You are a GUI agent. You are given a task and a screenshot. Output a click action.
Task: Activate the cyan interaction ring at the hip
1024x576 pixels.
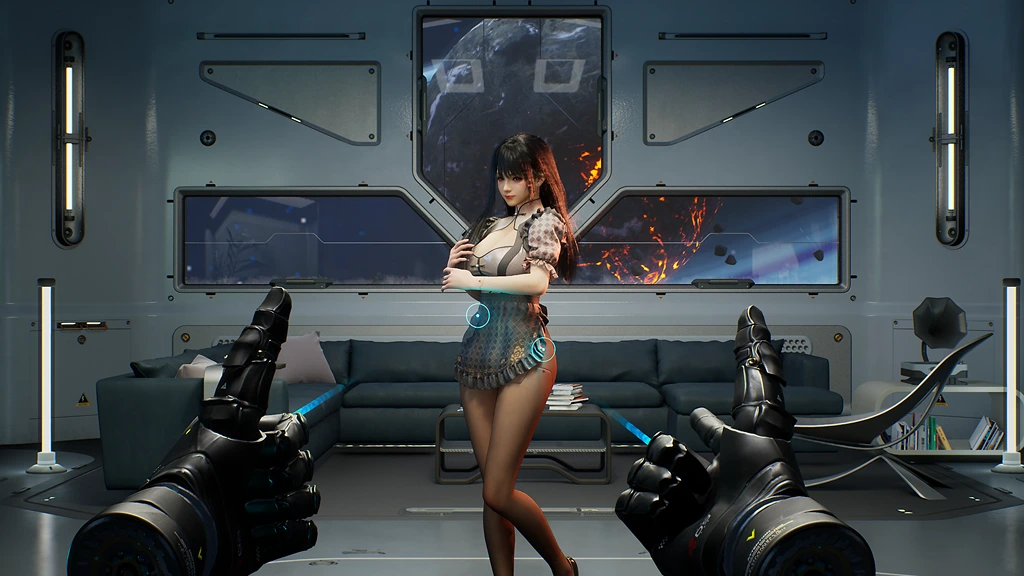pos(543,349)
